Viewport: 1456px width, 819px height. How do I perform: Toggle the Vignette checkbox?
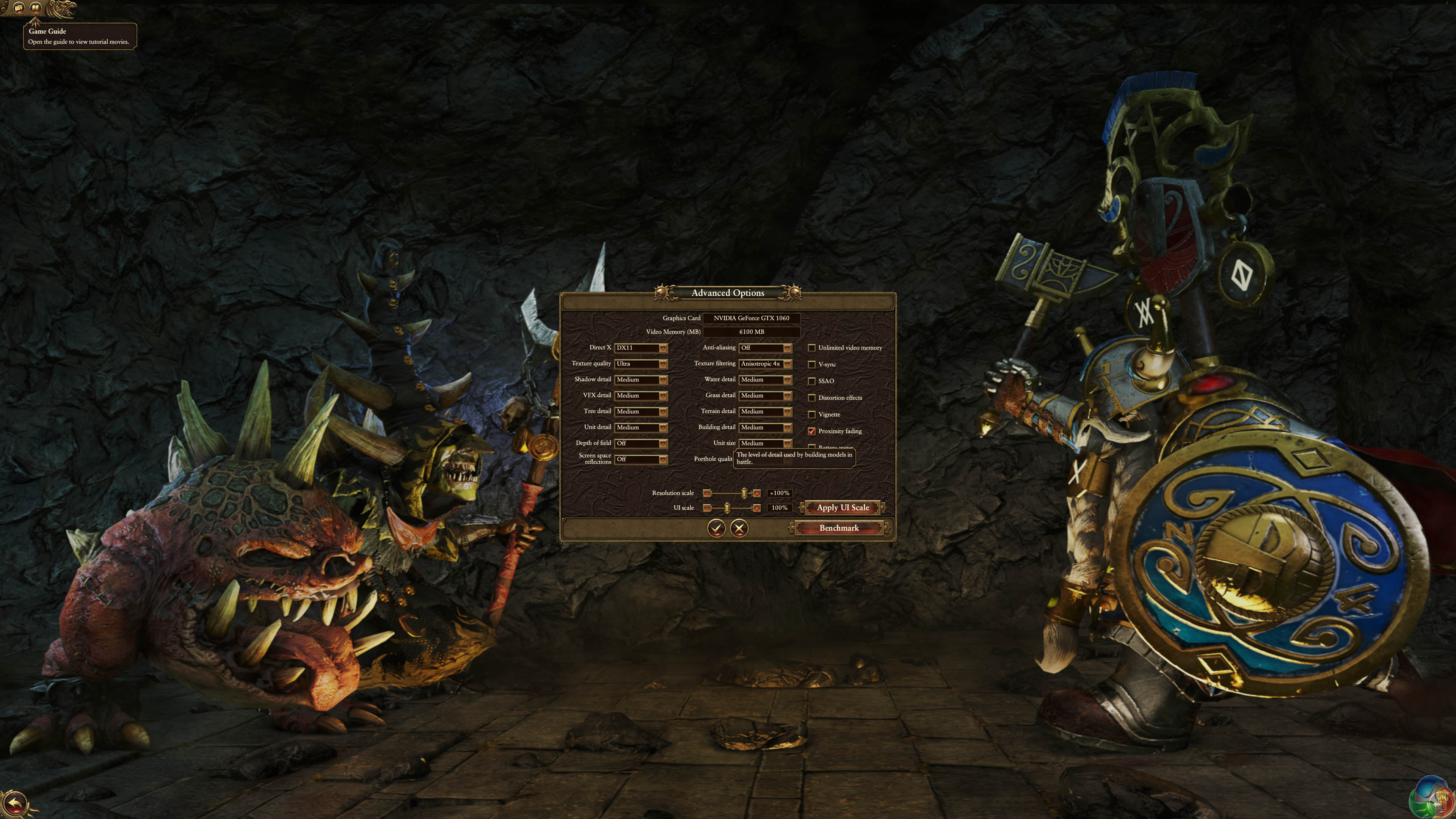(x=812, y=415)
